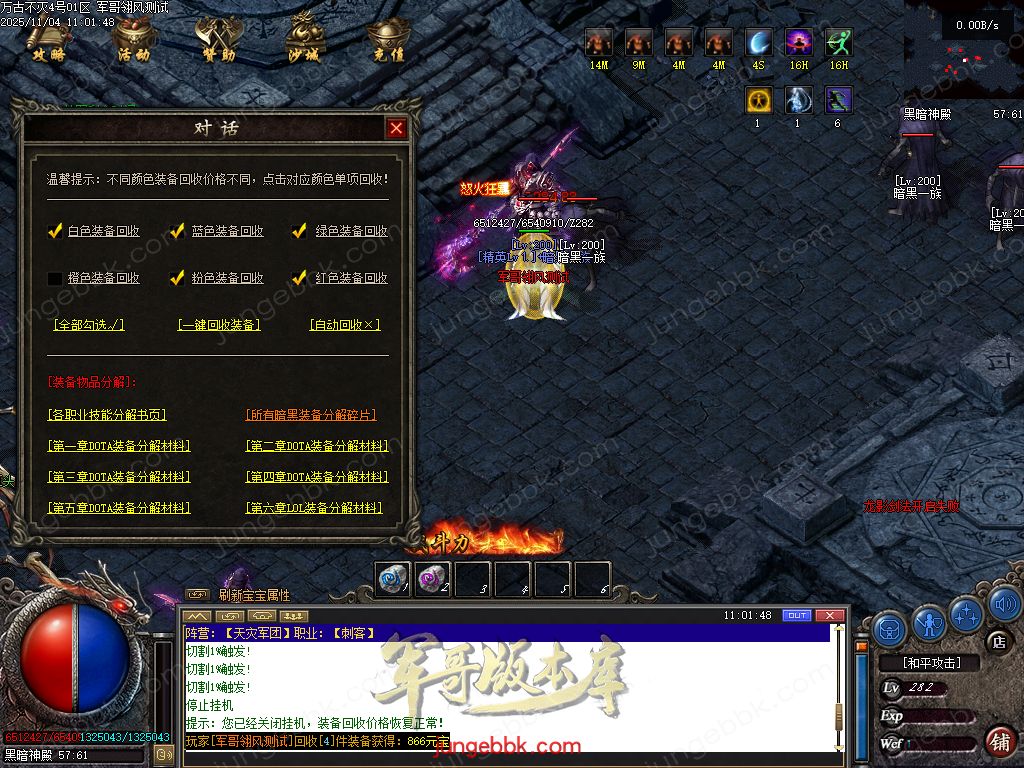Click the 全部勾选 link
The height and width of the screenshot is (768, 1024).
click(x=89, y=325)
